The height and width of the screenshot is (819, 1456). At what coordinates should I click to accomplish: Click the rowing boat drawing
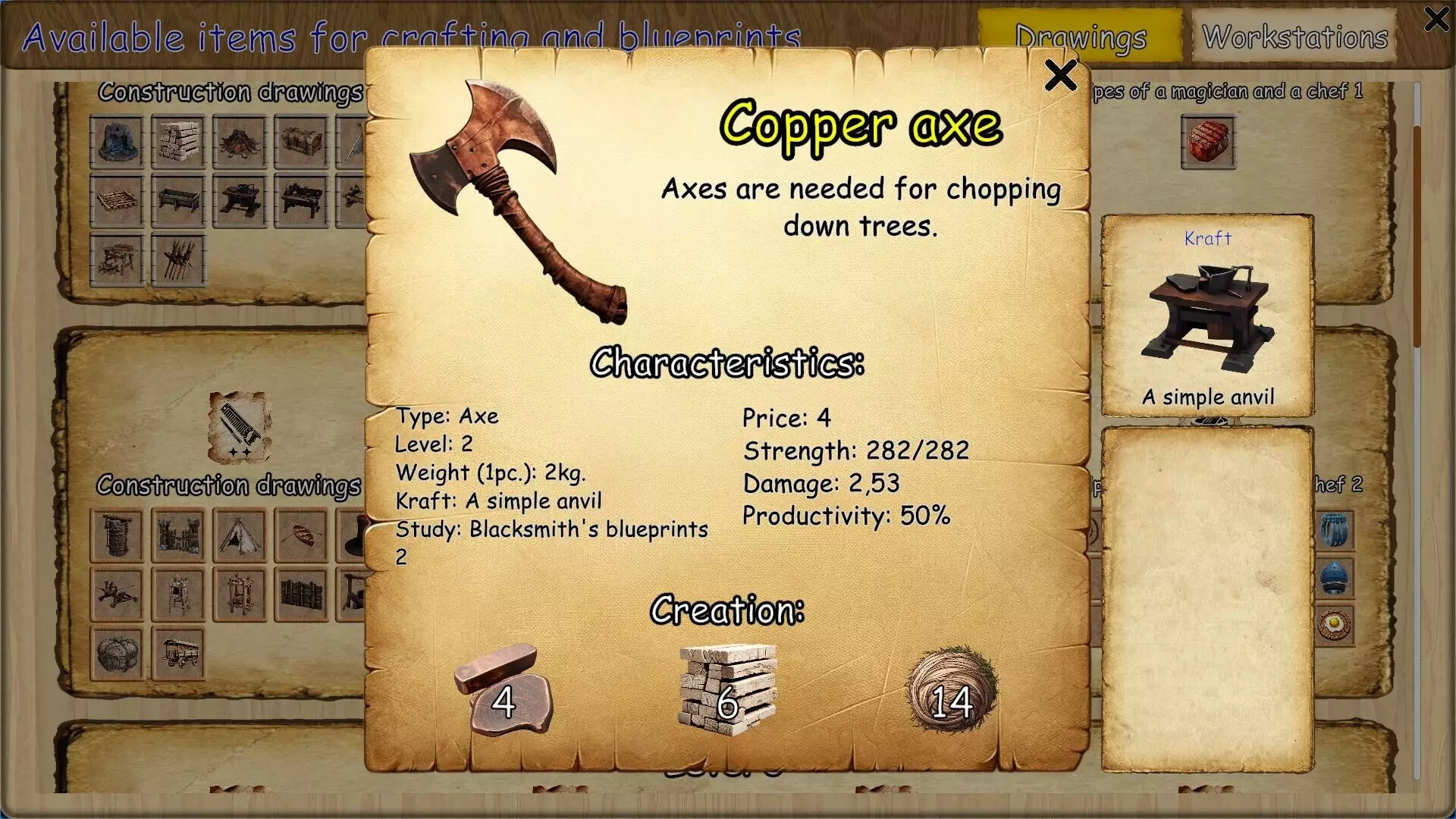(x=301, y=535)
